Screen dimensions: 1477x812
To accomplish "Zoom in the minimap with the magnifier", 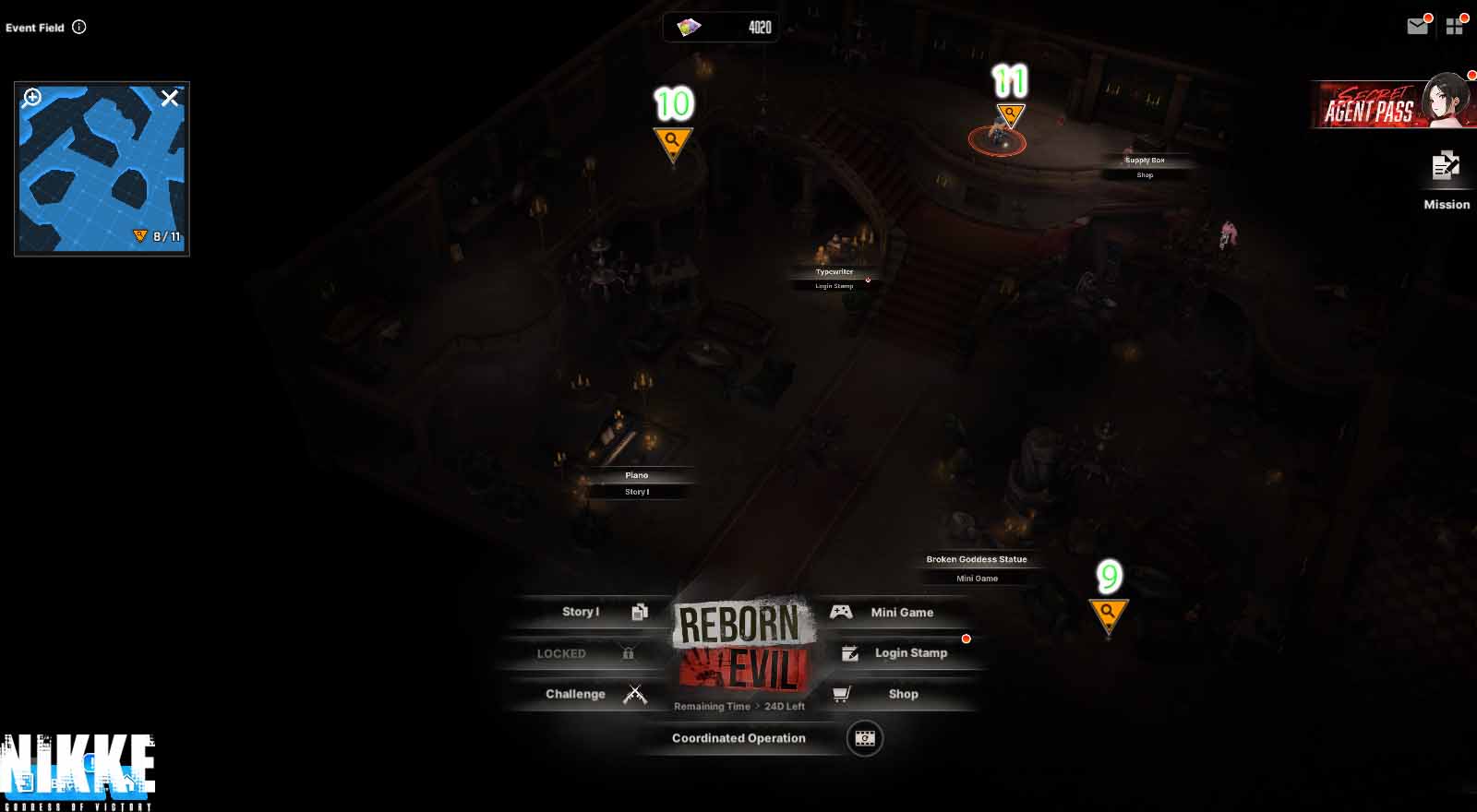I will point(32,98).
